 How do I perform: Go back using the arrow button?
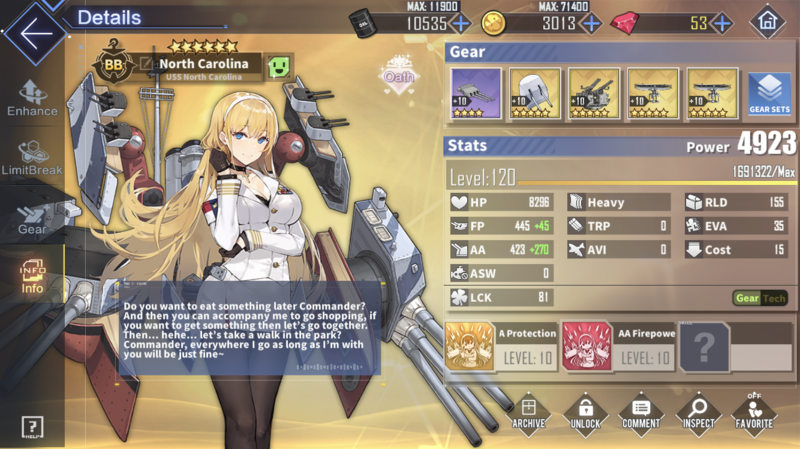33,31
